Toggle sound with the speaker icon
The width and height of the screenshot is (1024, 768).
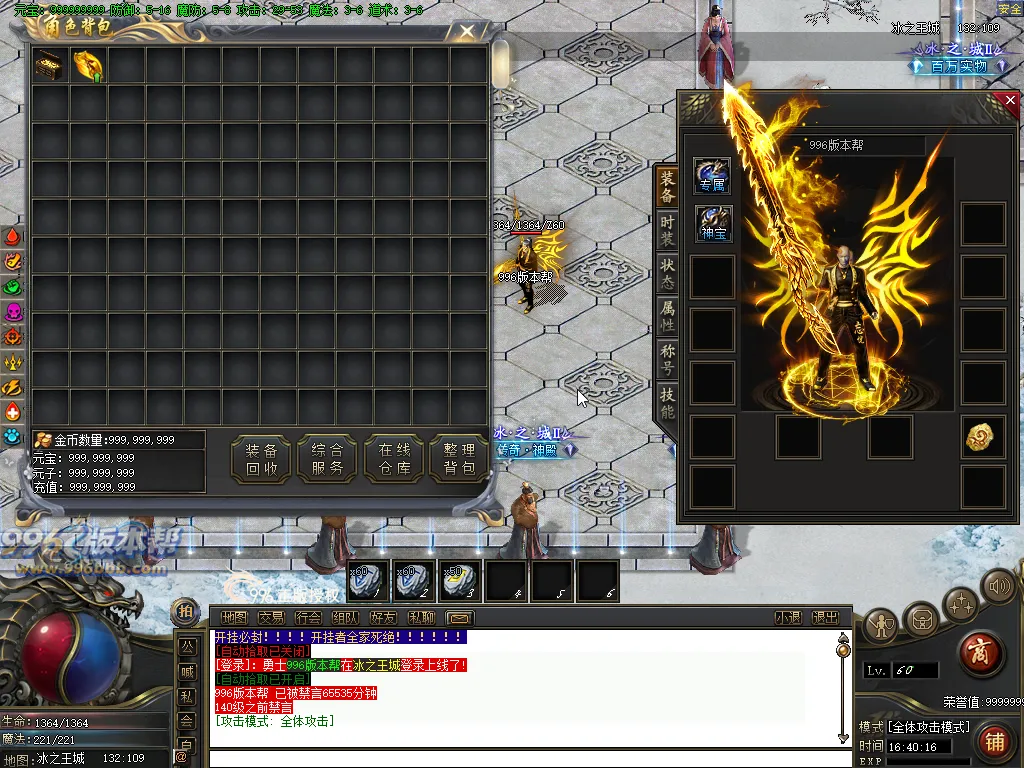[x=997, y=585]
